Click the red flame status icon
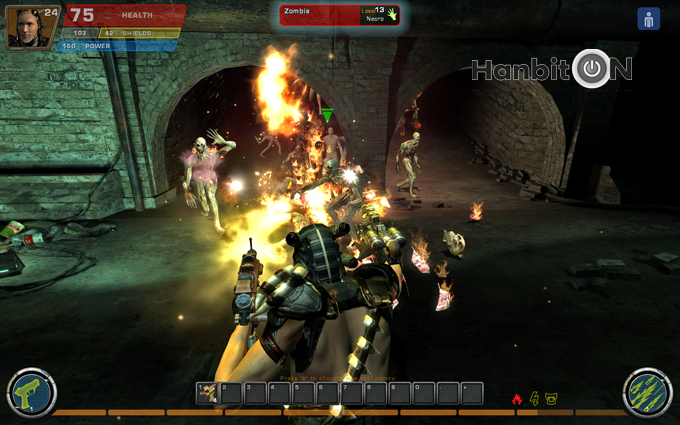The width and height of the screenshot is (680, 425). (x=517, y=399)
